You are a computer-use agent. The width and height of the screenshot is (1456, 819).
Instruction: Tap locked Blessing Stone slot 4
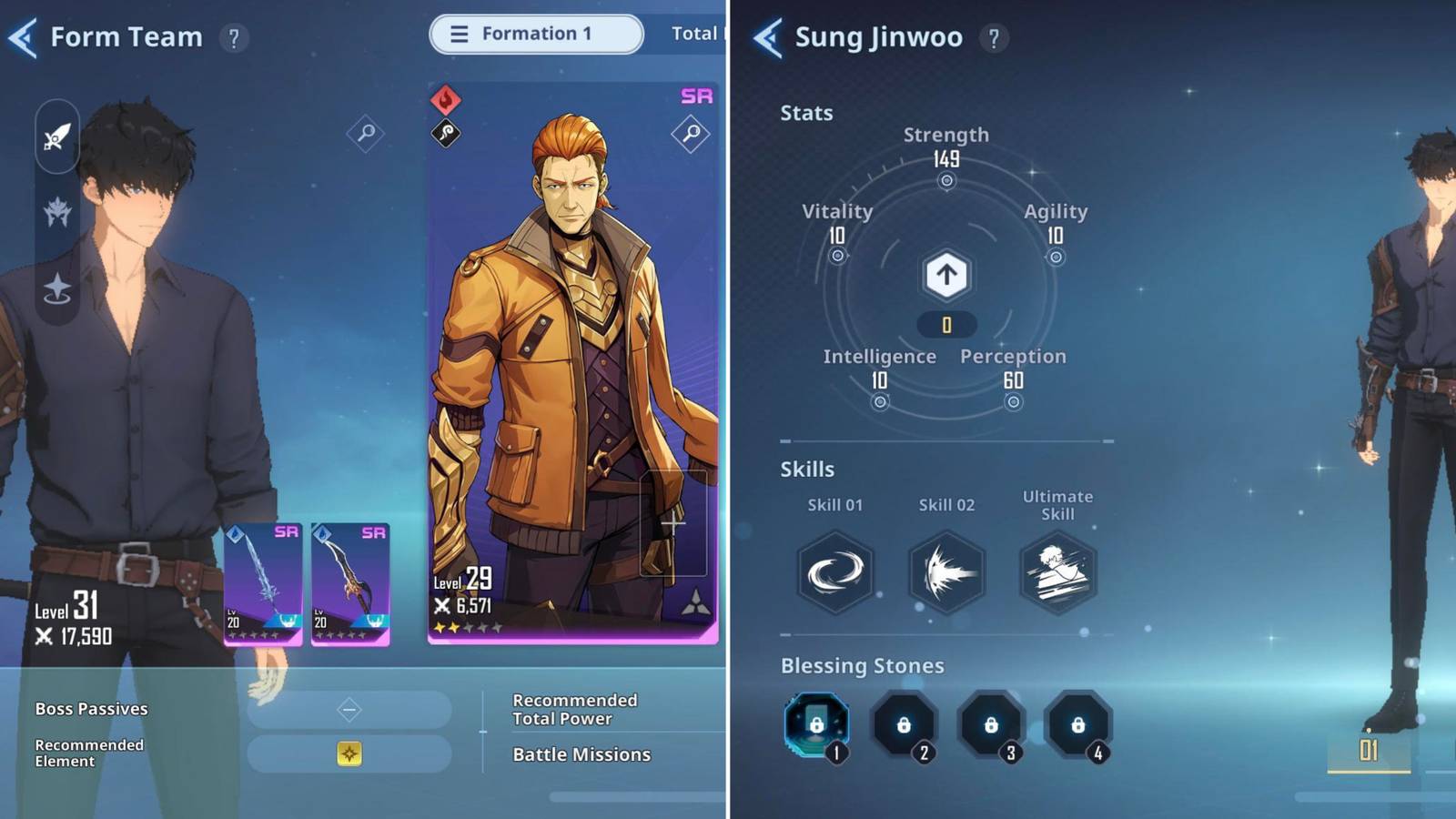(1078, 723)
